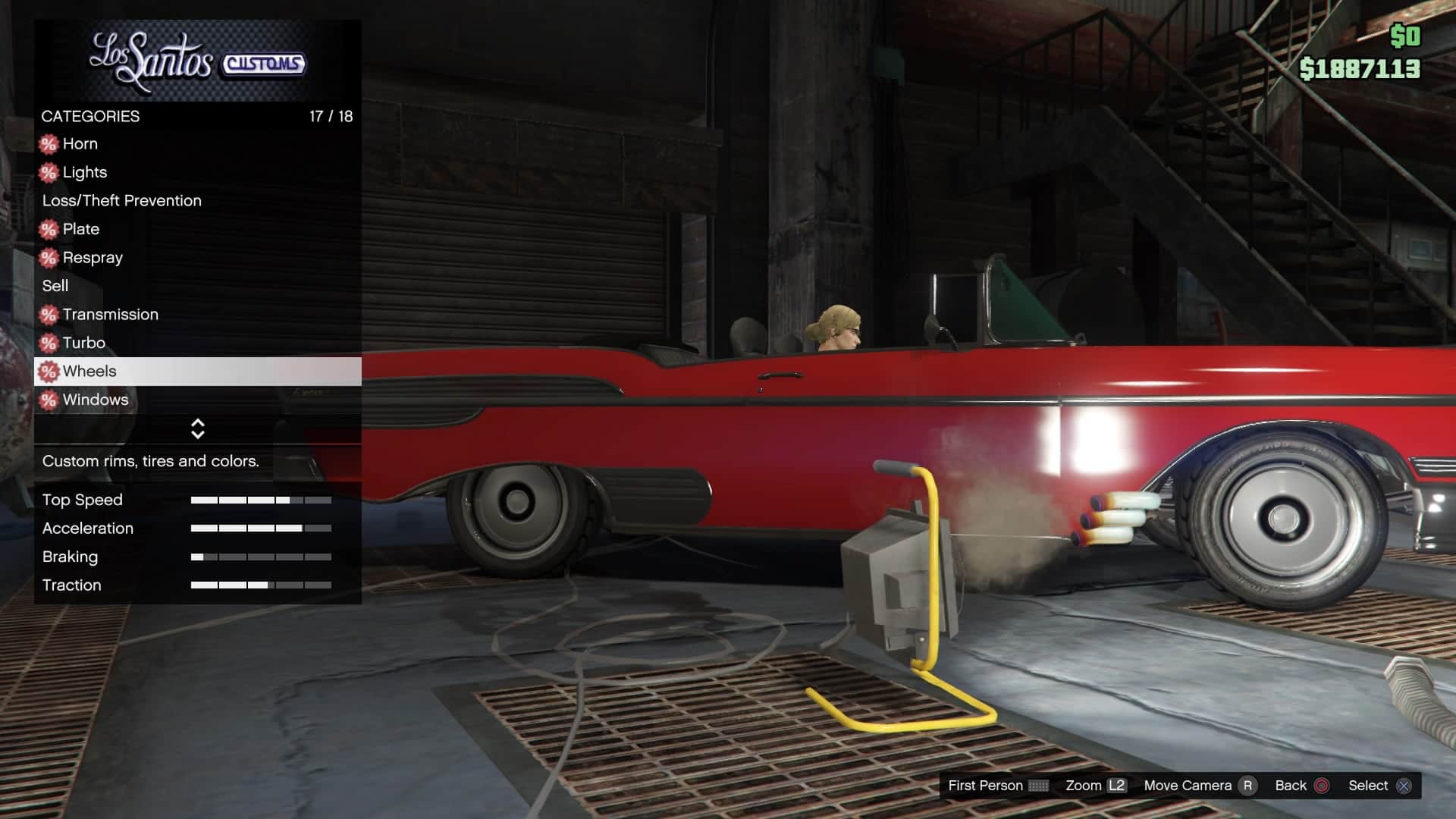This screenshot has height=819, width=1456.
Task: Open the Horn category
Action: pos(80,144)
